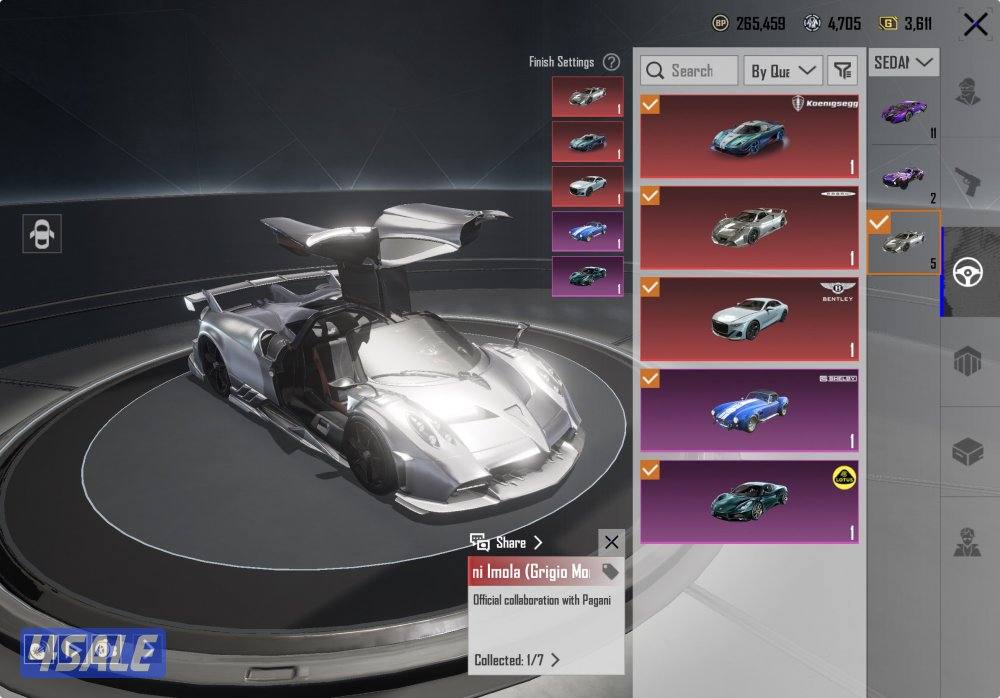
Task: Pick the green Lotus car card
Action: click(x=749, y=500)
